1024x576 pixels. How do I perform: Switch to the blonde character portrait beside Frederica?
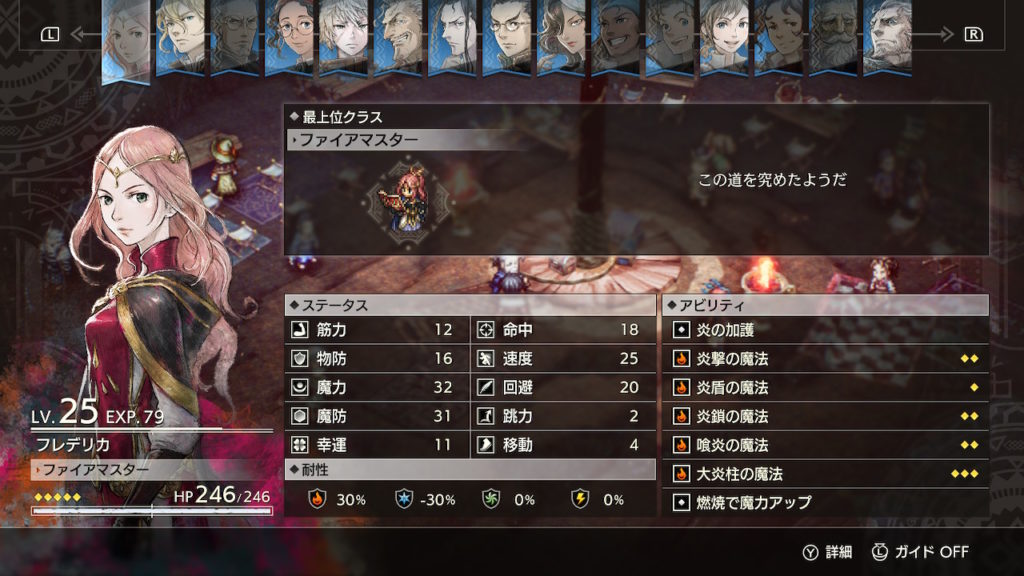[182, 38]
